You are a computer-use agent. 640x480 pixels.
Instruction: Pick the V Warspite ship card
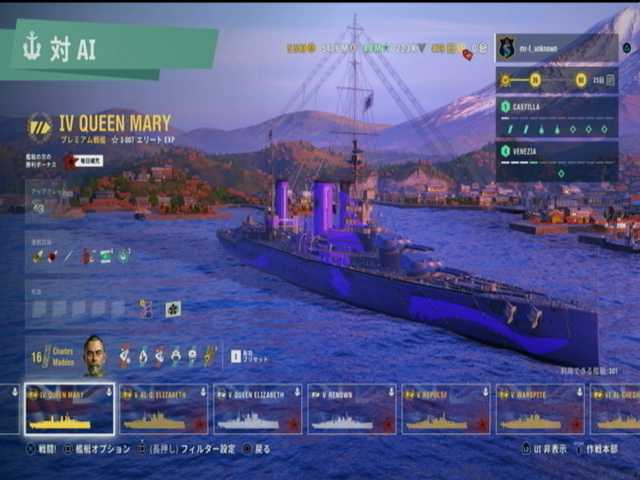coord(539,409)
